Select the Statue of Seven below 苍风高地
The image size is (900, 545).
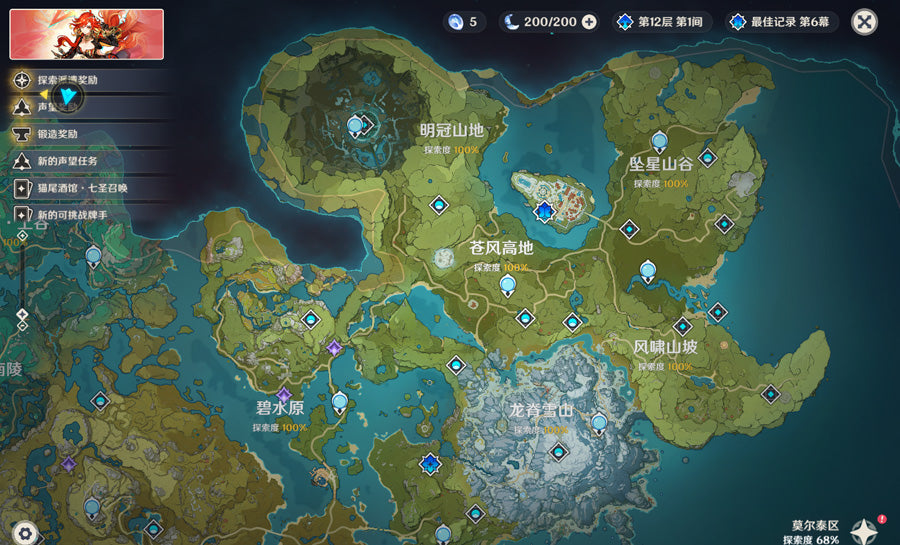tap(508, 286)
